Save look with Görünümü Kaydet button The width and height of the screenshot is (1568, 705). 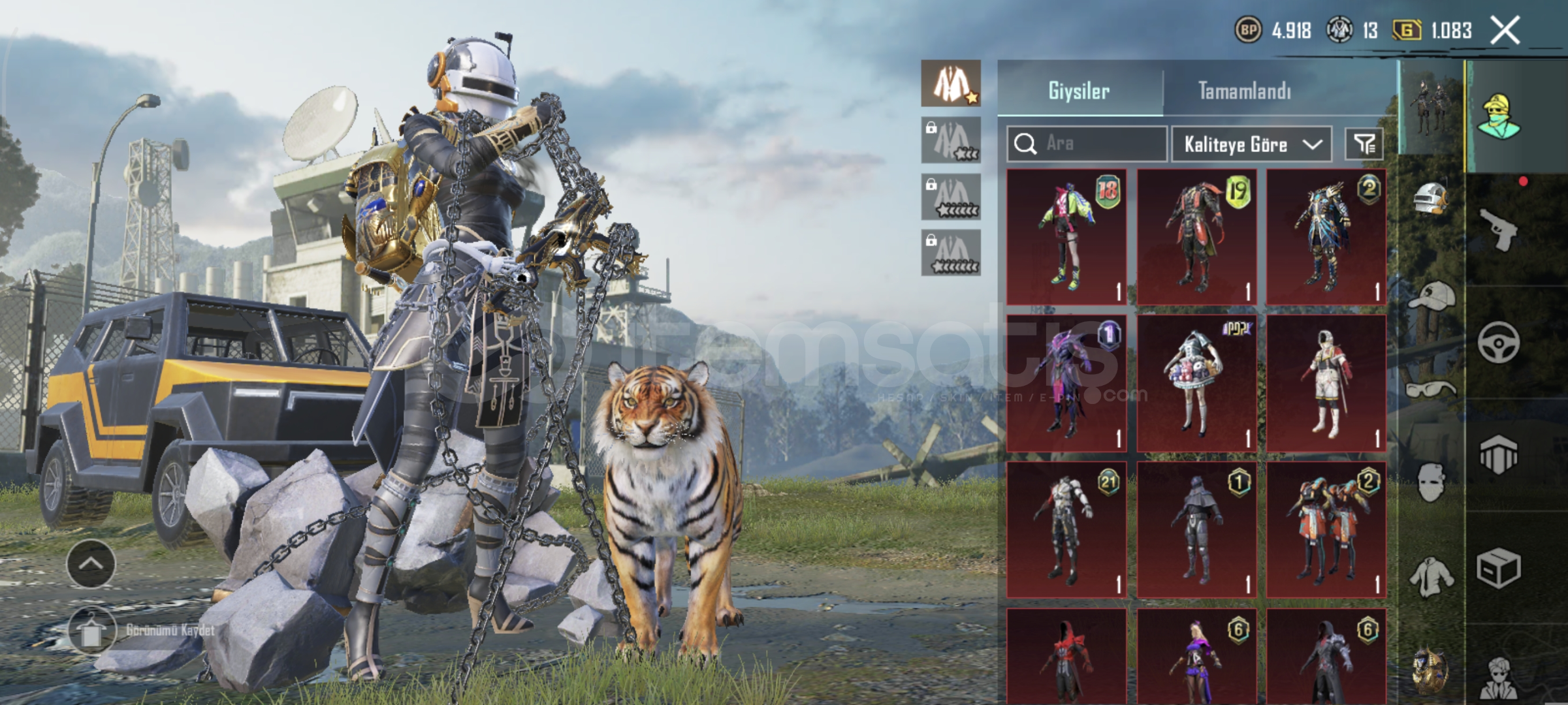(92, 631)
